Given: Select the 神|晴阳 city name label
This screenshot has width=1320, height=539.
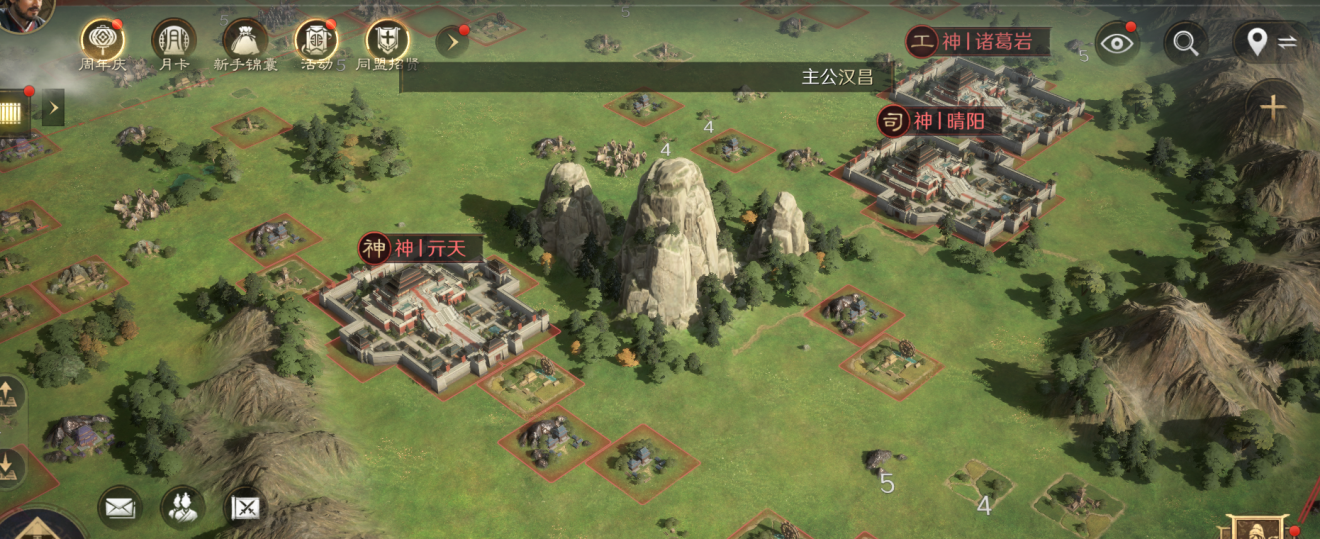Looking at the screenshot, I should [x=935, y=121].
